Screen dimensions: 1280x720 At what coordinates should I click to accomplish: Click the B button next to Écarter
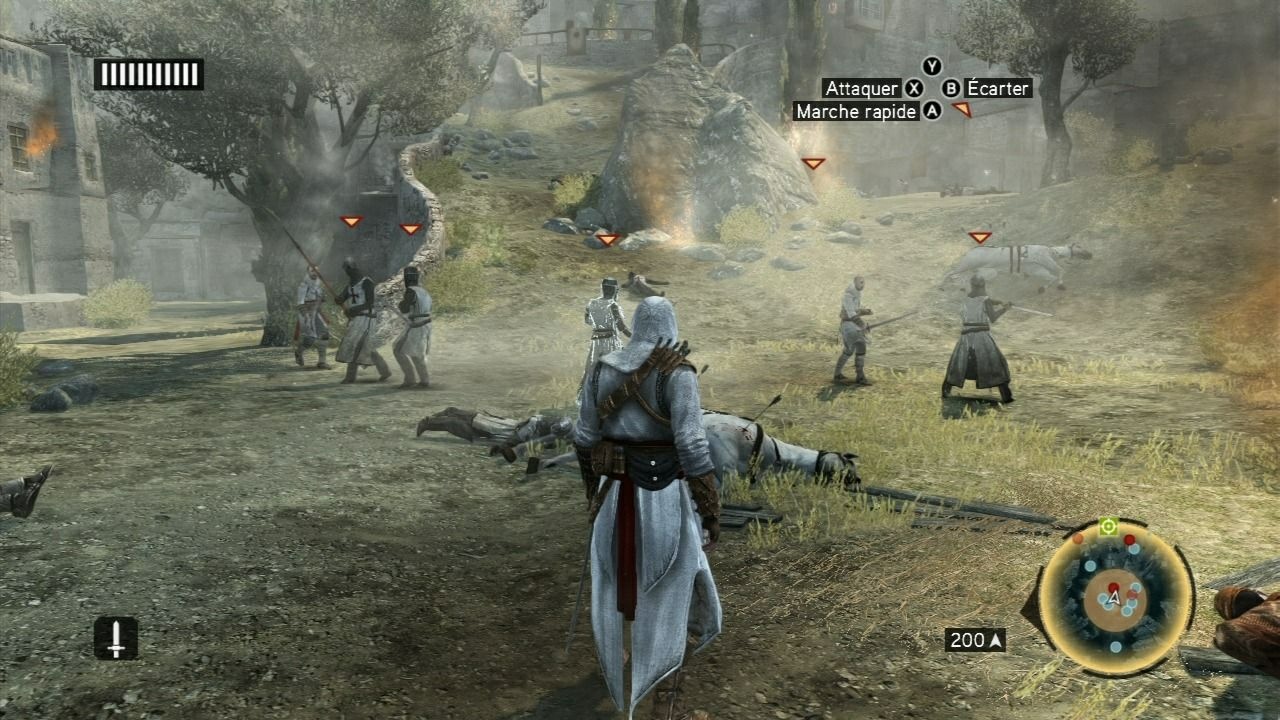[x=951, y=88]
